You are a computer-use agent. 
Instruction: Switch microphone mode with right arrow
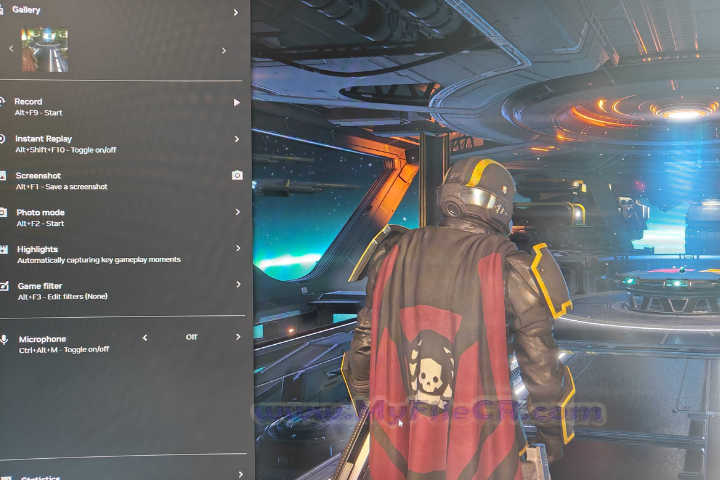pyautogui.click(x=238, y=337)
